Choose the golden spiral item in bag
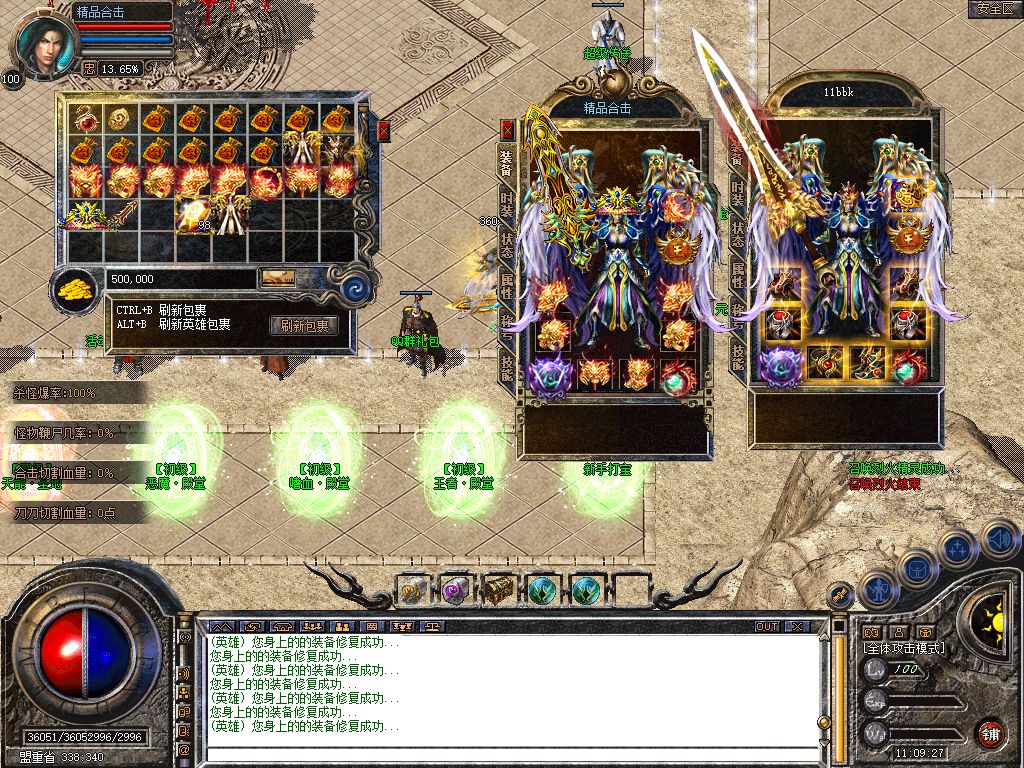 121,119
